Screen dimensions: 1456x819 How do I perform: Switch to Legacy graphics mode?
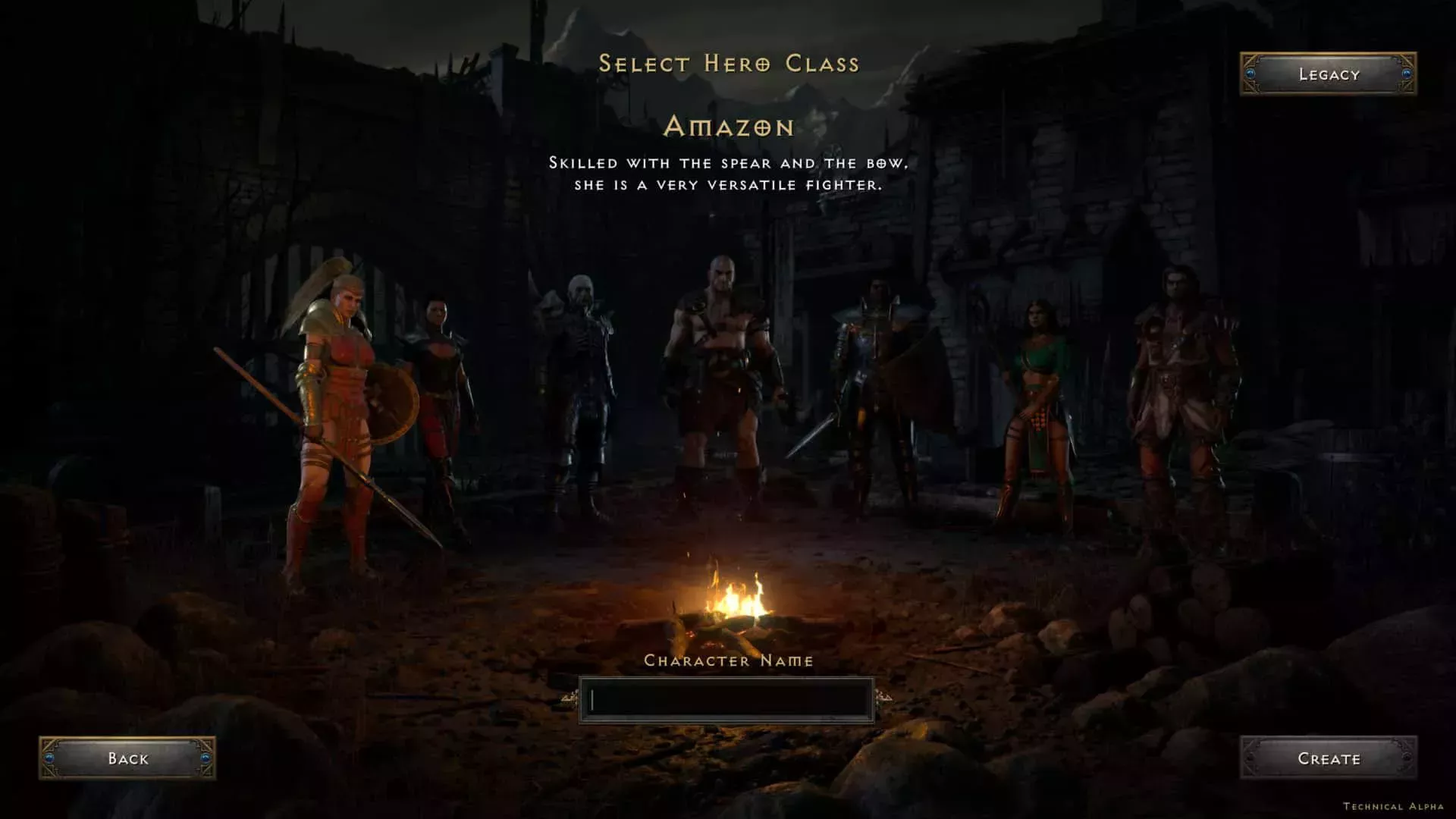coord(1328,74)
